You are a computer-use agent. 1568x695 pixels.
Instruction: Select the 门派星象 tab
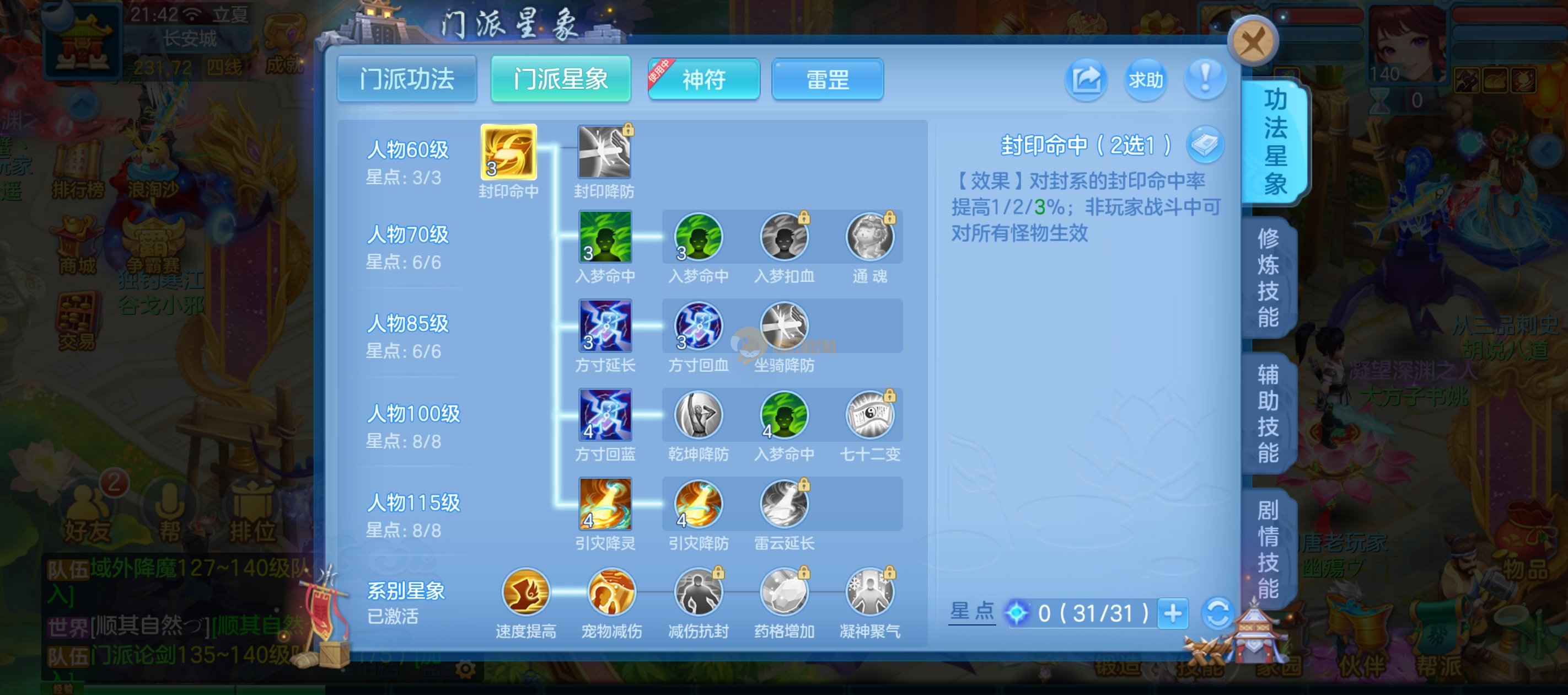point(561,79)
